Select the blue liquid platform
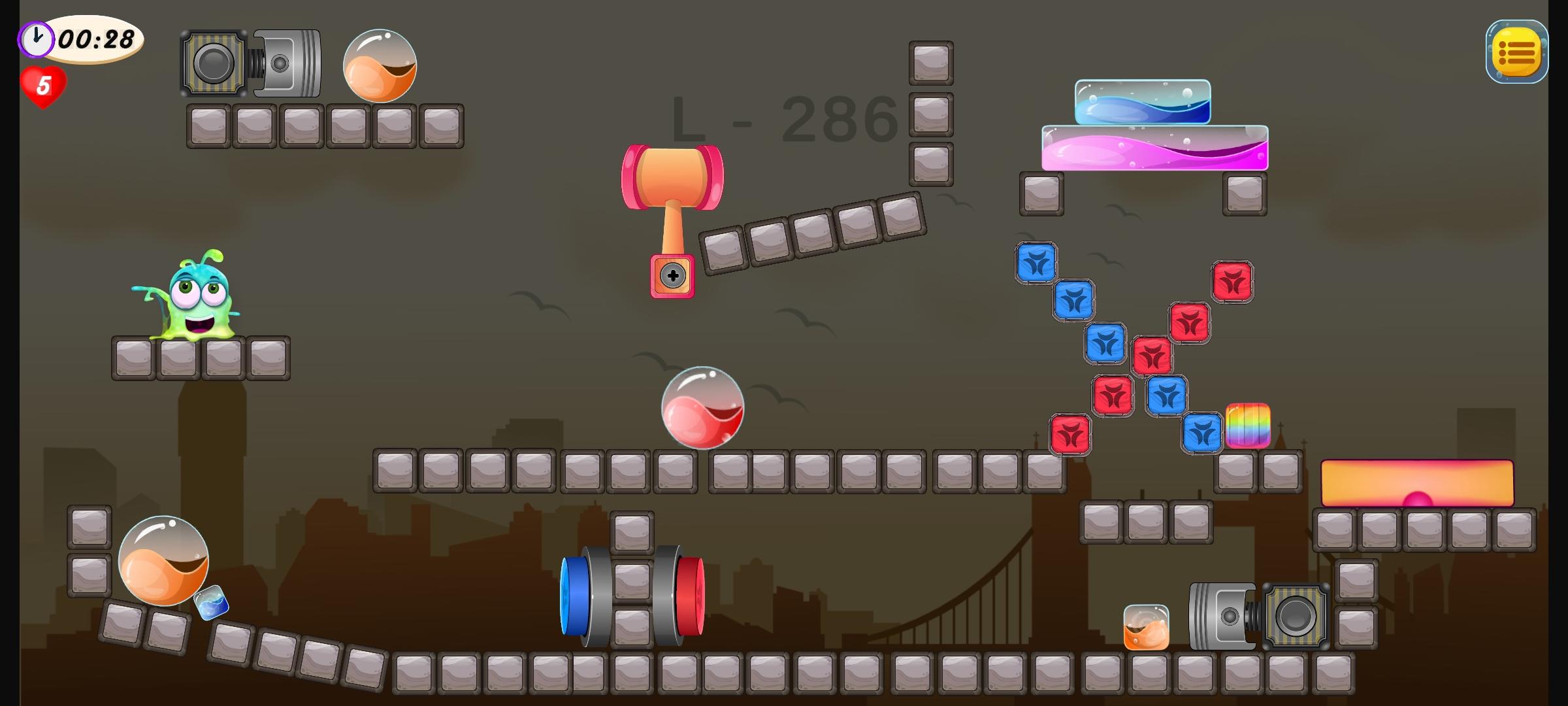Image resolution: width=1568 pixels, height=706 pixels. (1143, 101)
